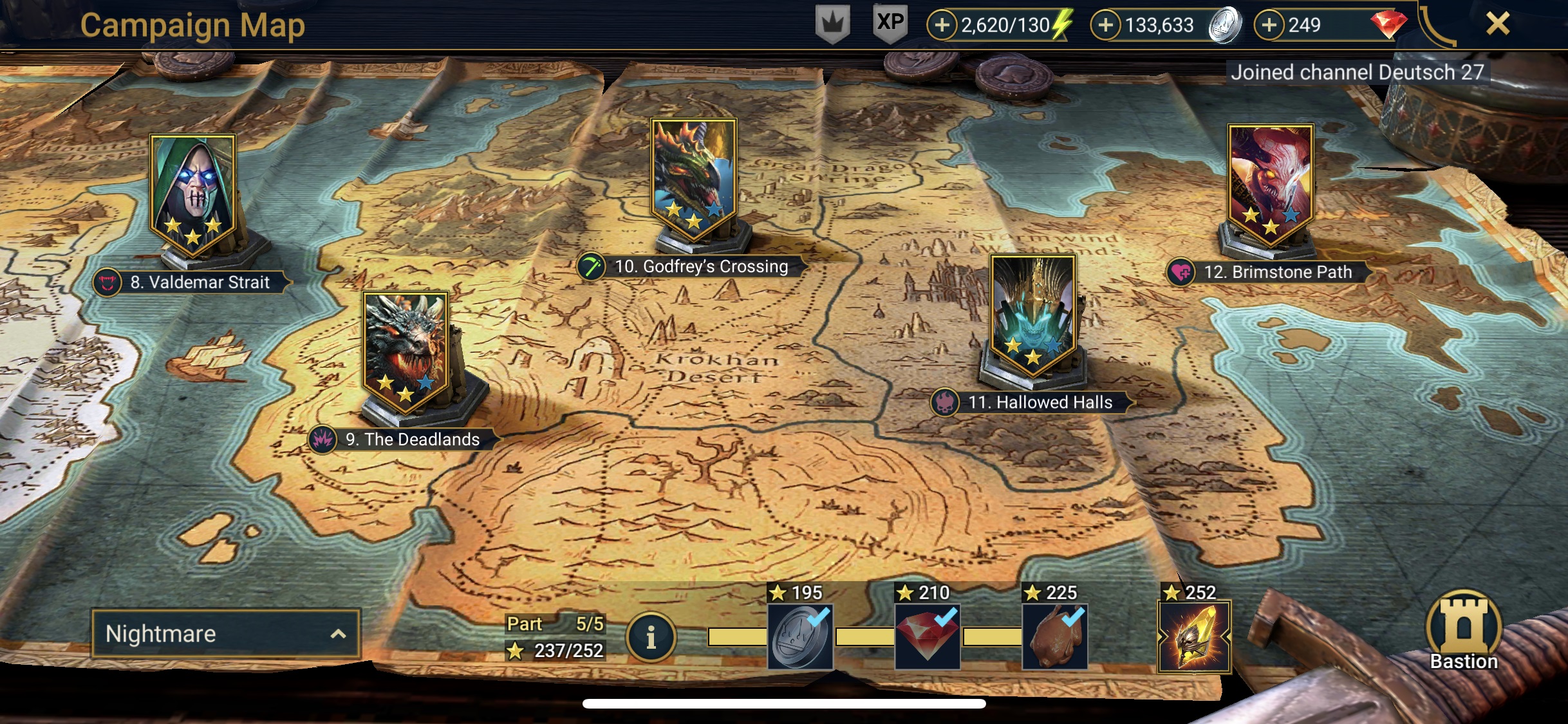
Task: Open the crown shield icon
Action: [833, 24]
